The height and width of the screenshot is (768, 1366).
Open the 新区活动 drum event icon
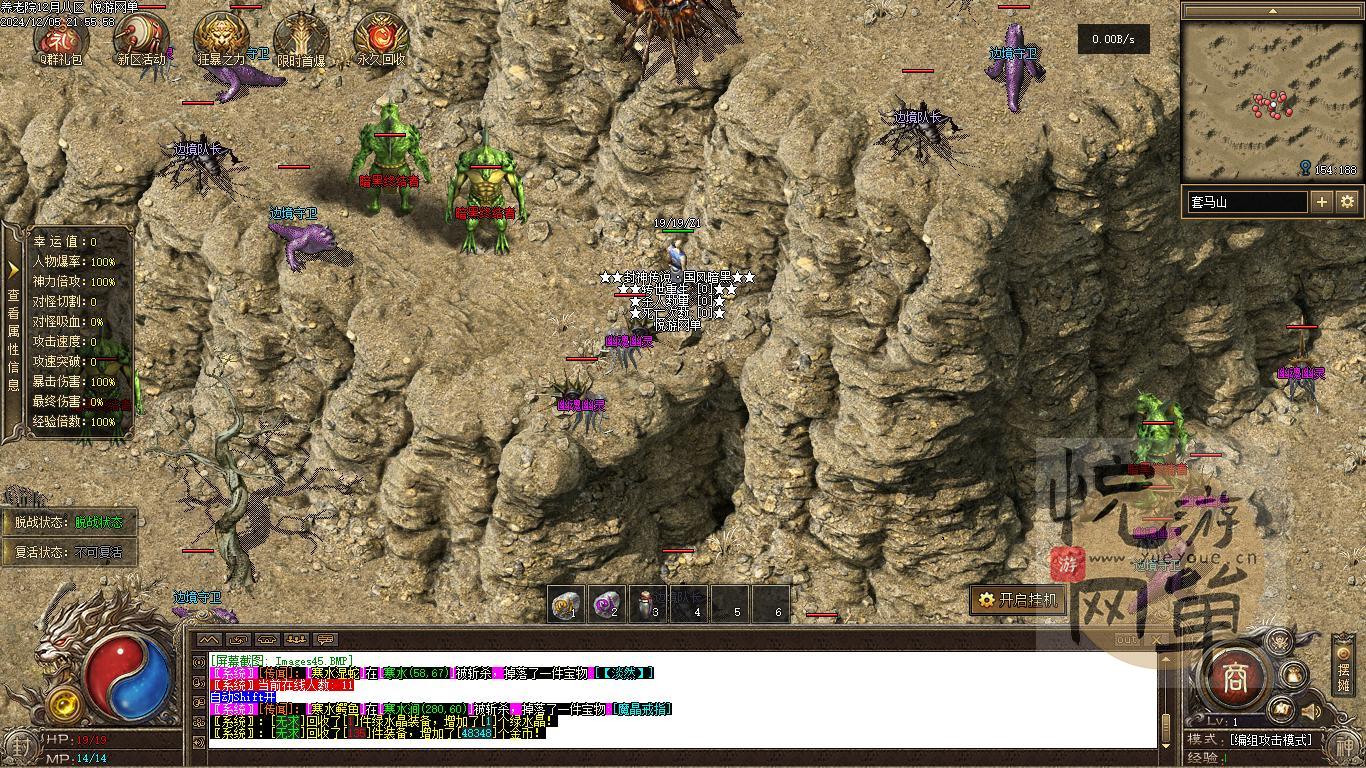140,38
